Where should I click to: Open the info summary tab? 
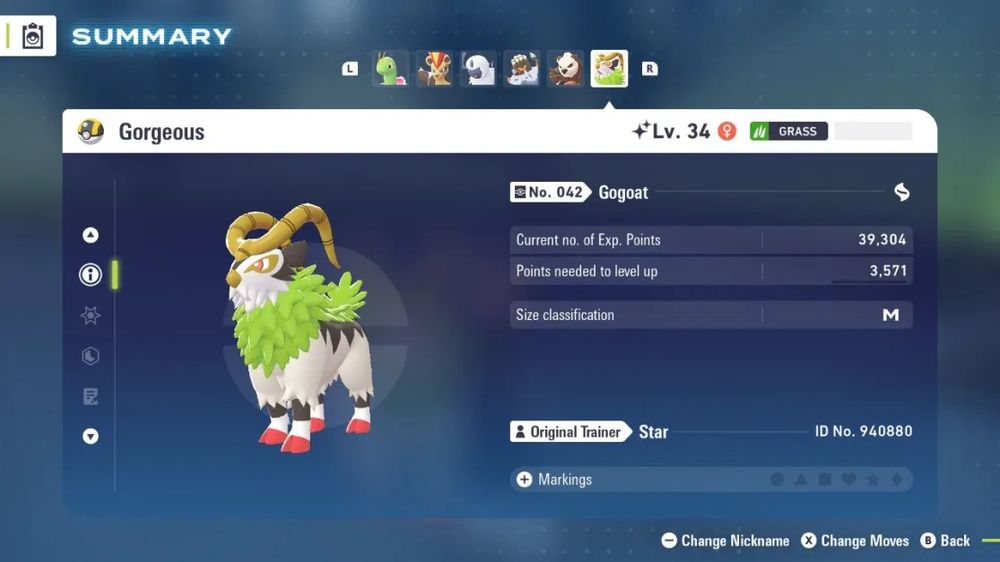[91, 275]
